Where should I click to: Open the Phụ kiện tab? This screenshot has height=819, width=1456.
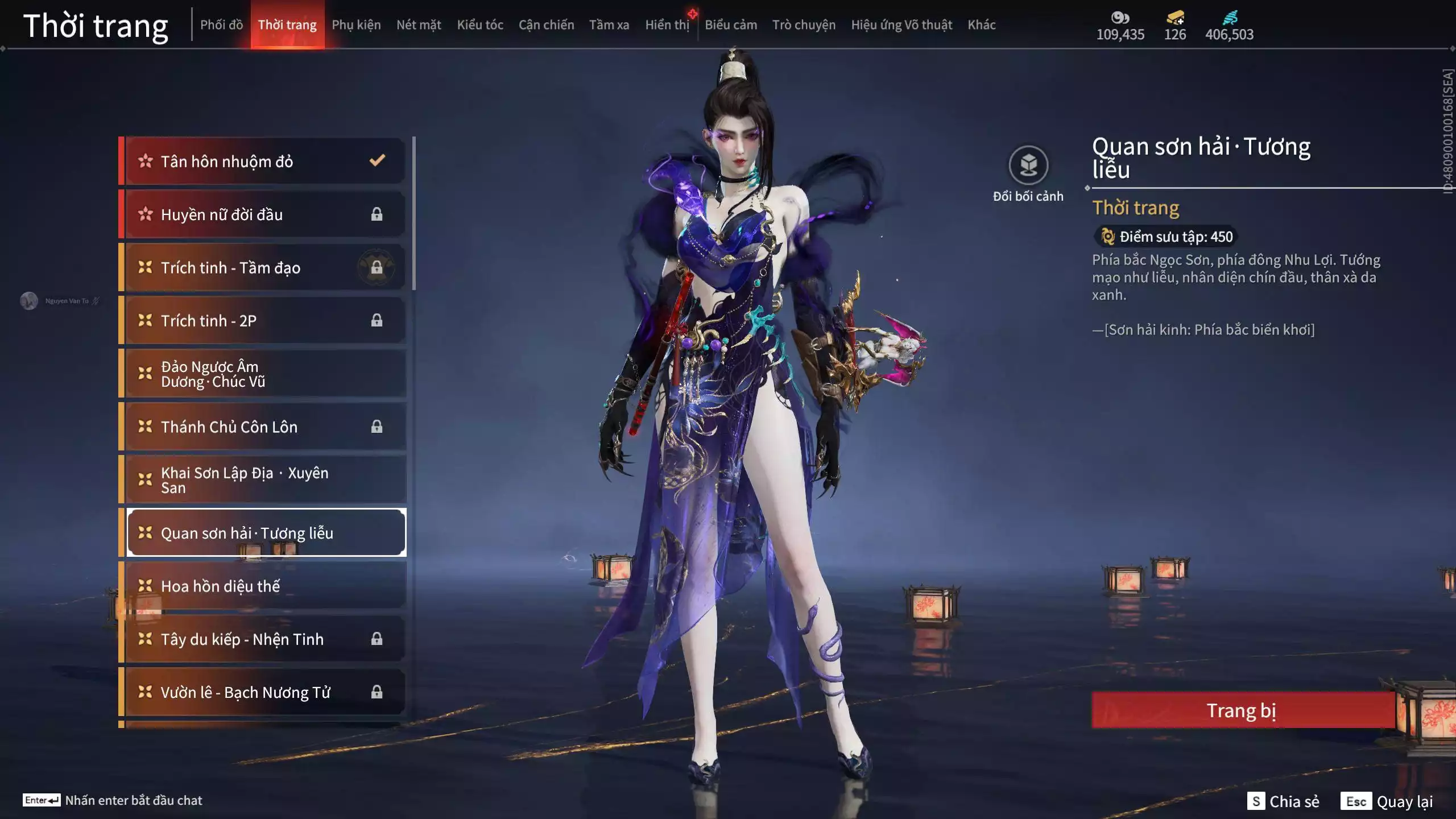point(356,25)
